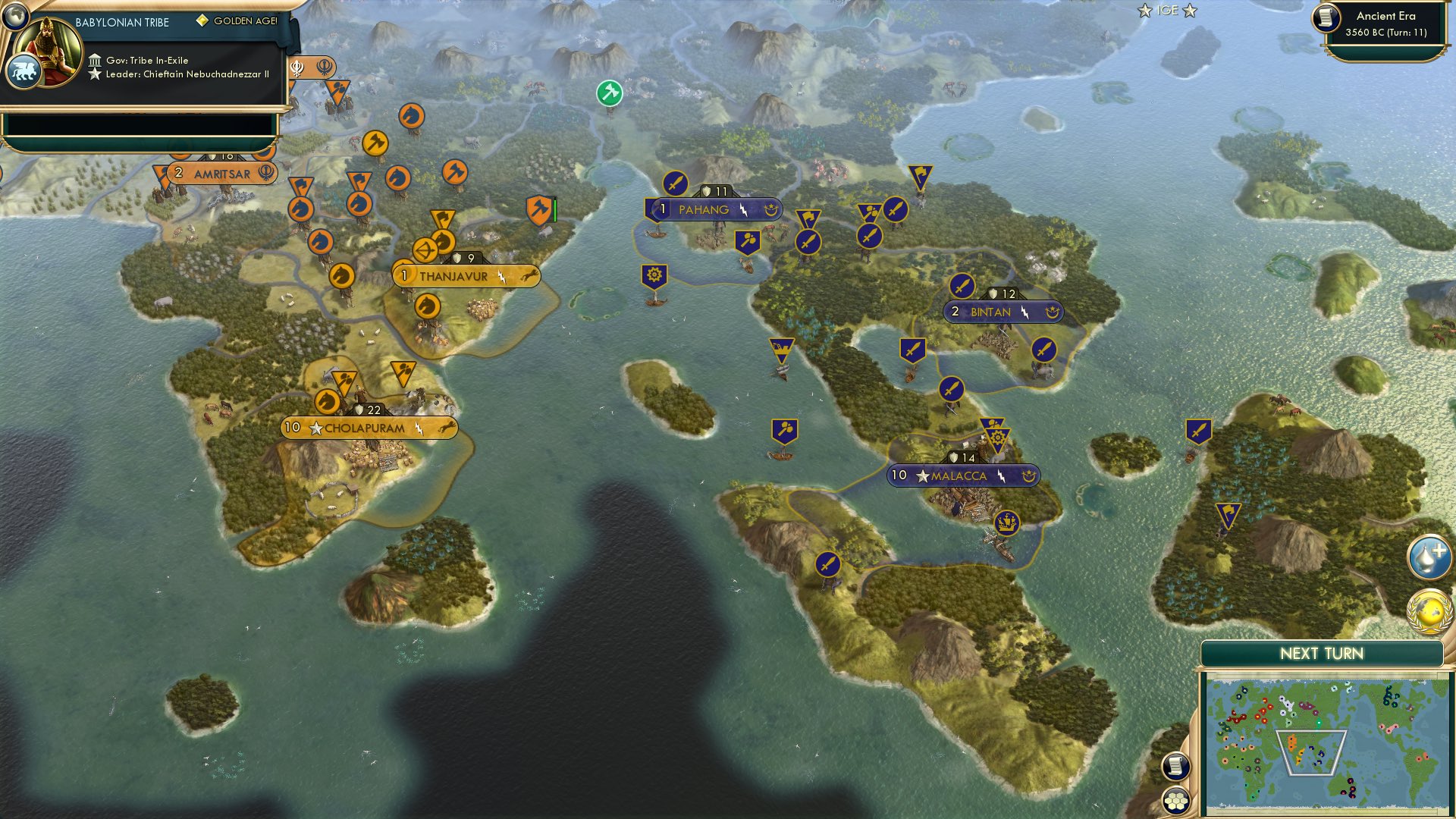Select the horseman unit above Cholapuram
1456x819 pixels.
point(326,400)
